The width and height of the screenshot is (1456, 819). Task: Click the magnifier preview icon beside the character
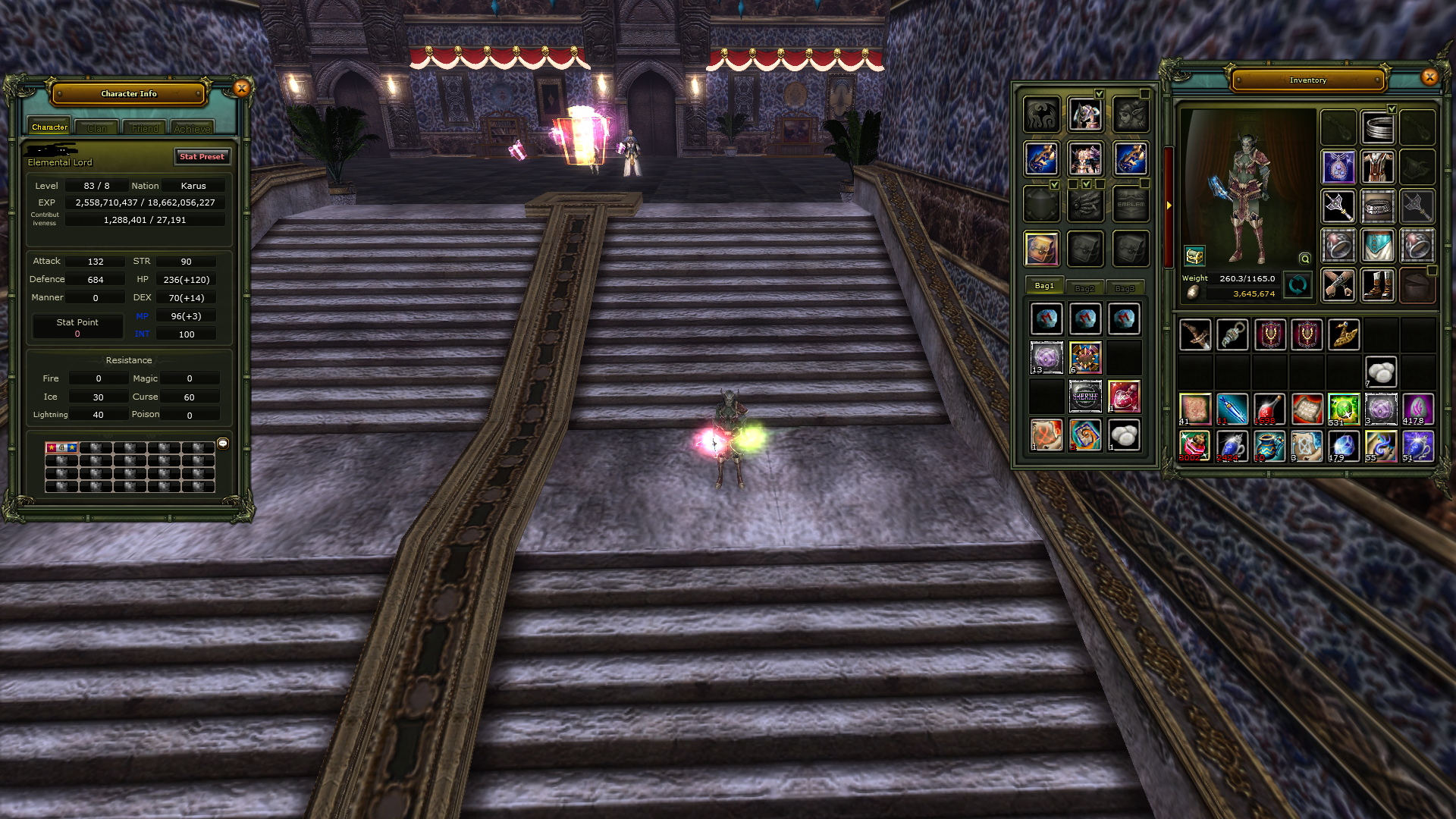(x=1304, y=259)
